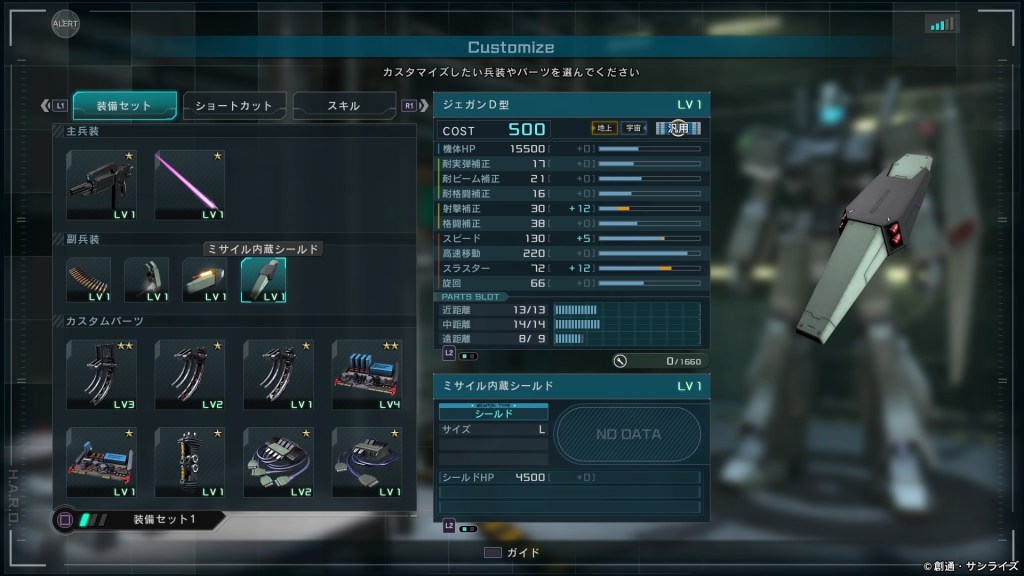Pick the selected missile shield slot

263,280
